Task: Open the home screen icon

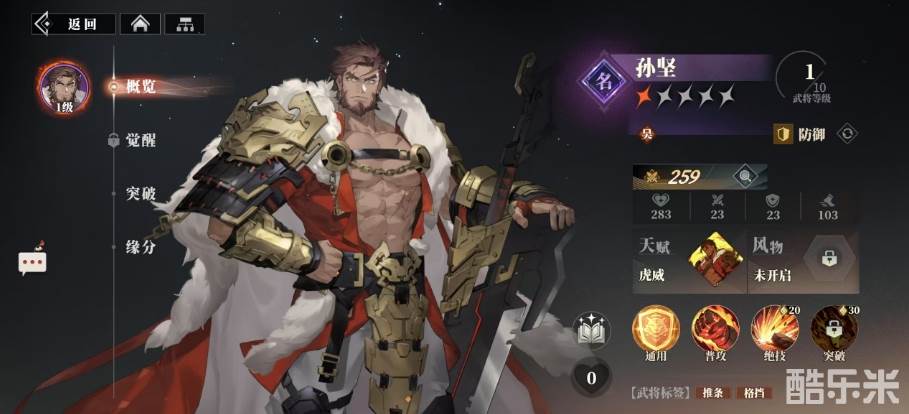Action: (139, 24)
